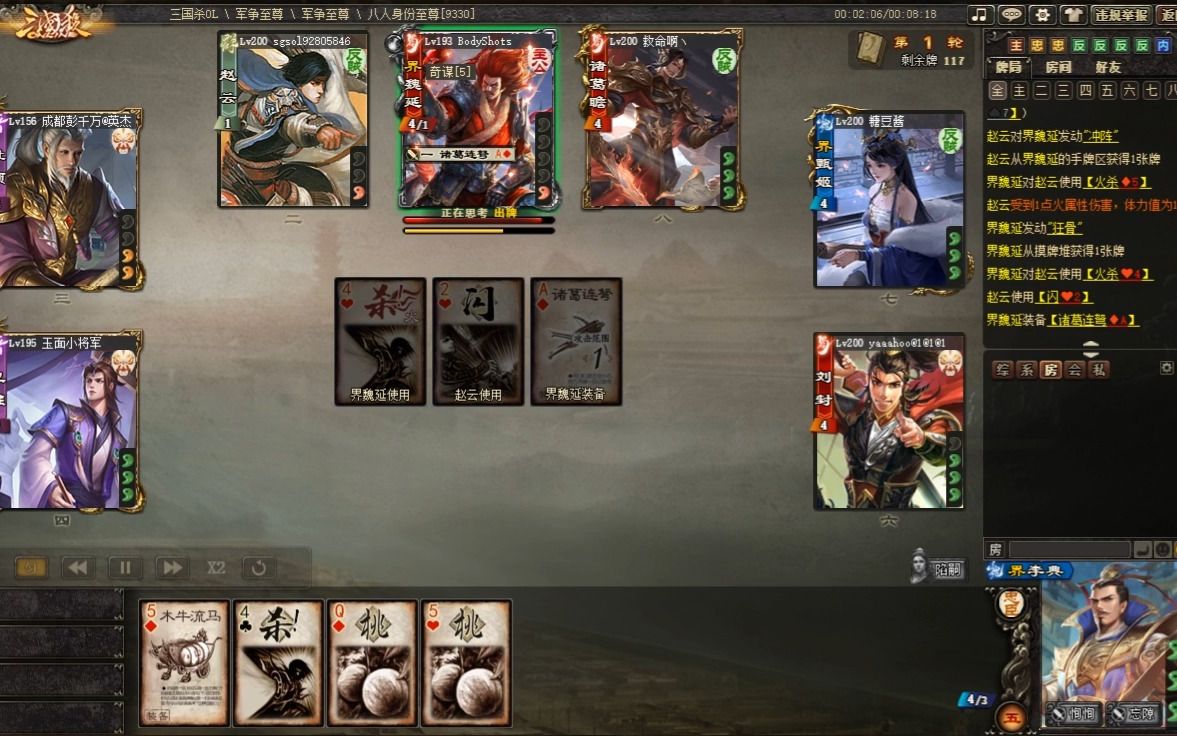Pick the 4 of clubs 杀 card
The height and width of the screenshot is (736, 1177).
tap(278, 662)
